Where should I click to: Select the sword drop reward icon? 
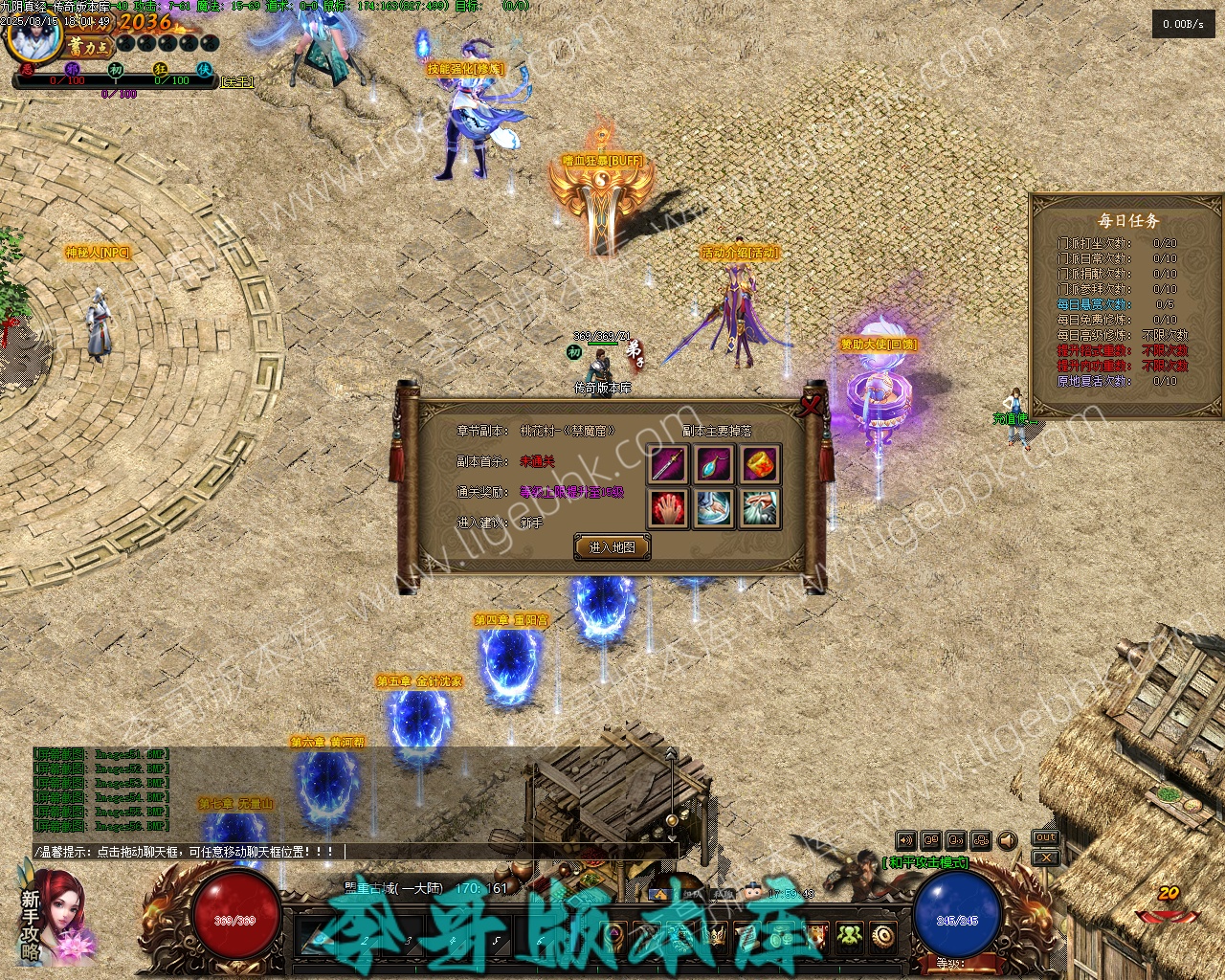[668, 465]
